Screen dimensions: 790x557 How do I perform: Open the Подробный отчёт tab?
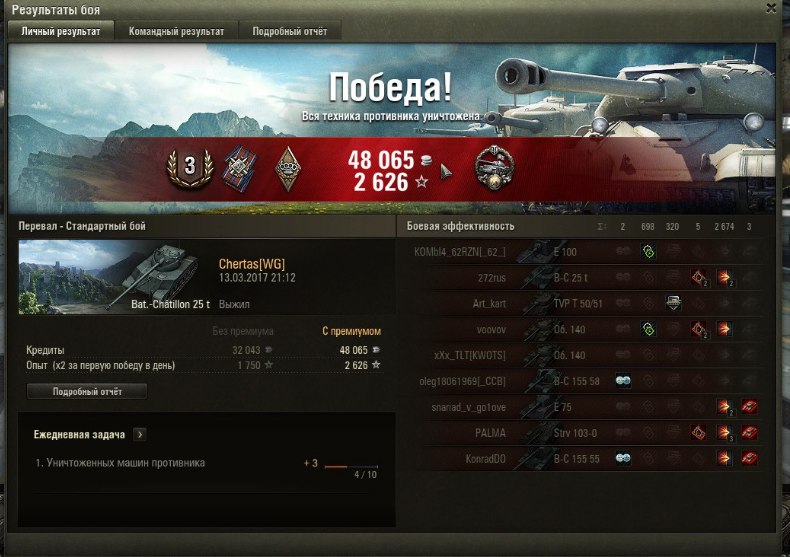[x=290, y=31]
